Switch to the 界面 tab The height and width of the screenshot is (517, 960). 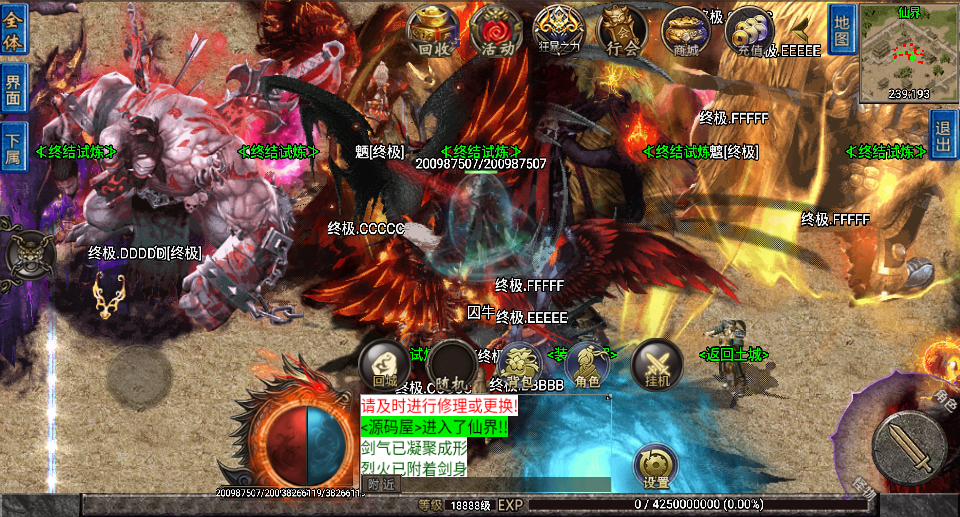[13, 90]
